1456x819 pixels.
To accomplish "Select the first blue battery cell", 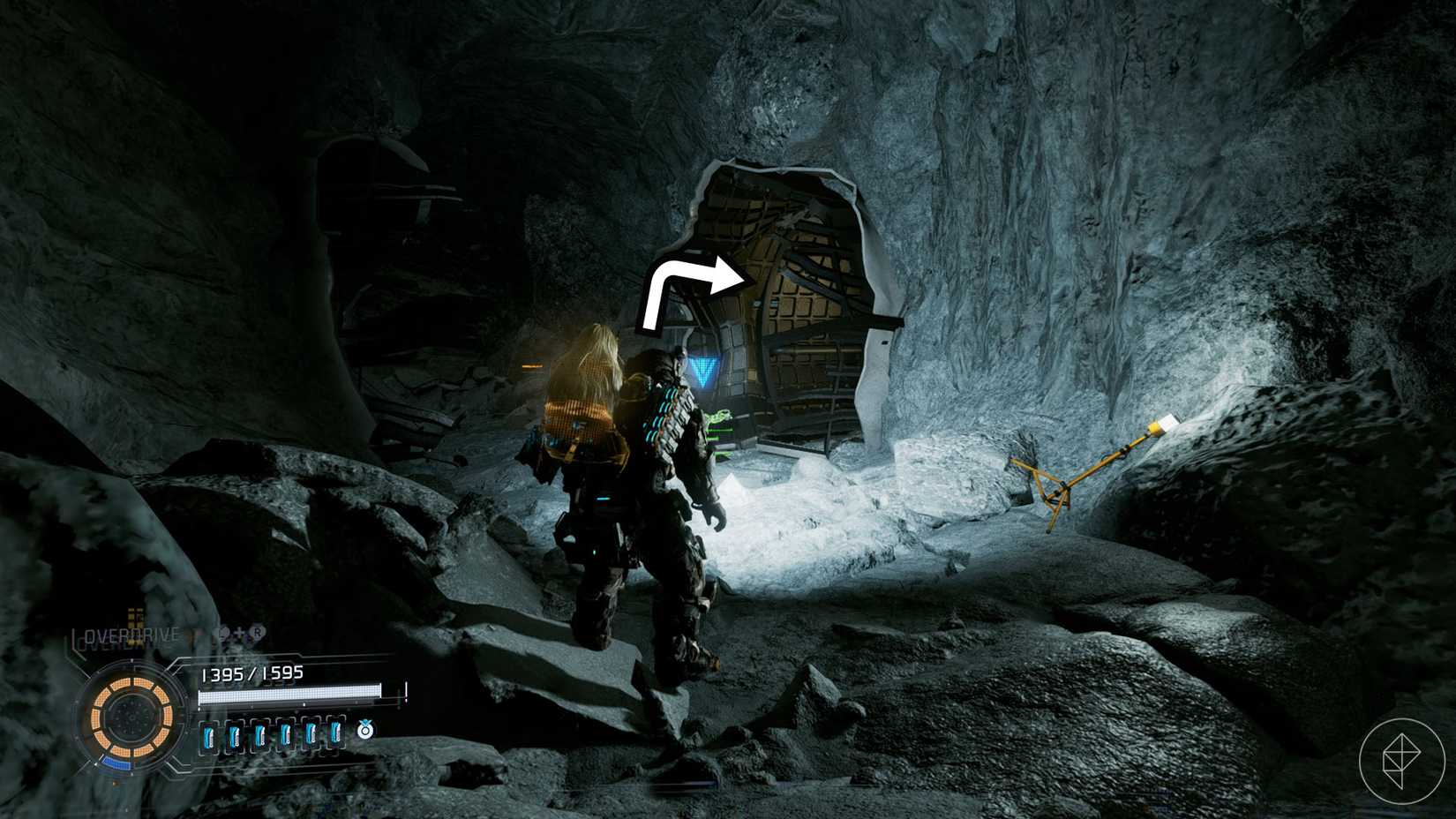I will pos(210,733).
